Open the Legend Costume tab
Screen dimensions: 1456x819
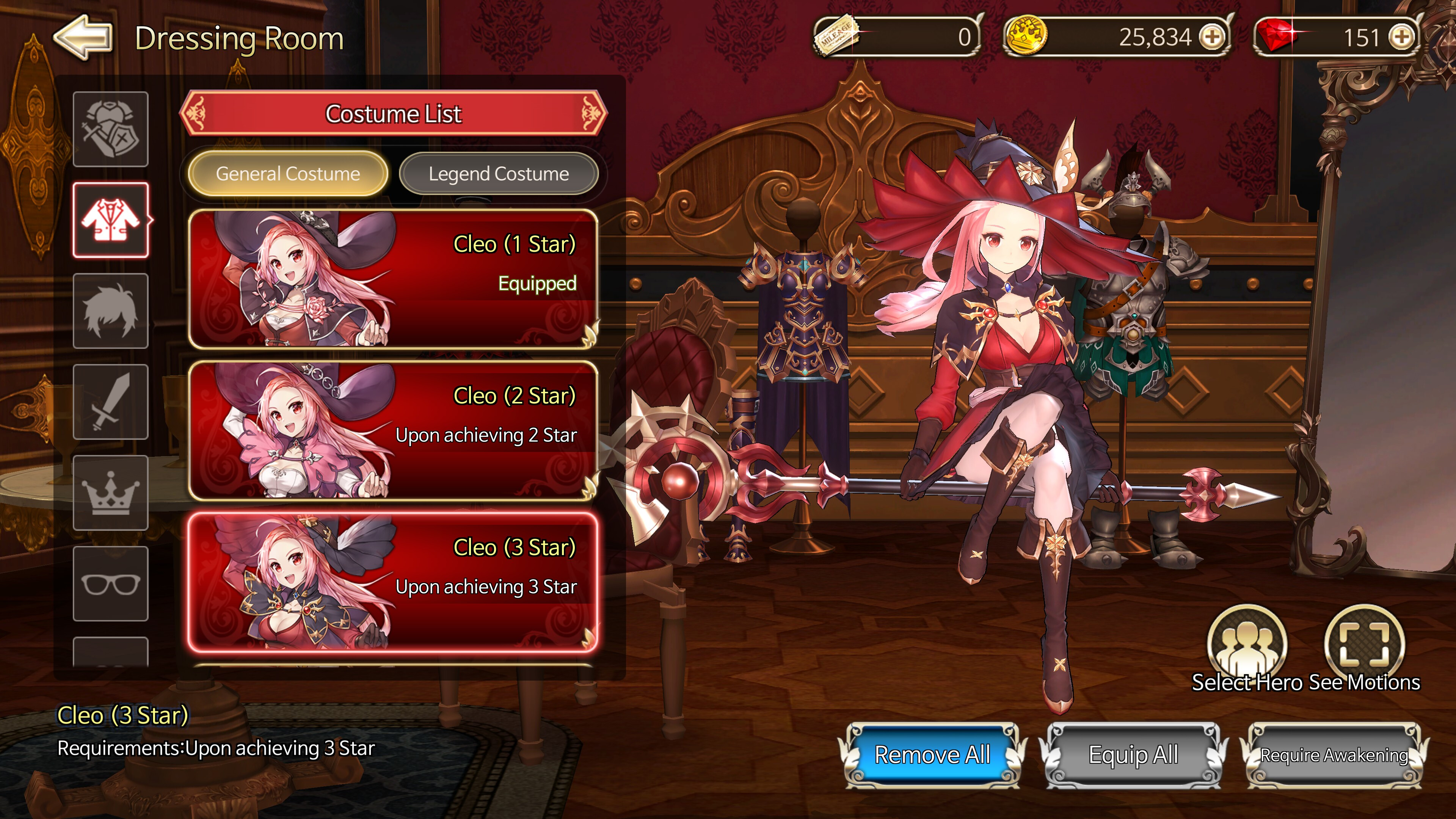pos(499,174)
